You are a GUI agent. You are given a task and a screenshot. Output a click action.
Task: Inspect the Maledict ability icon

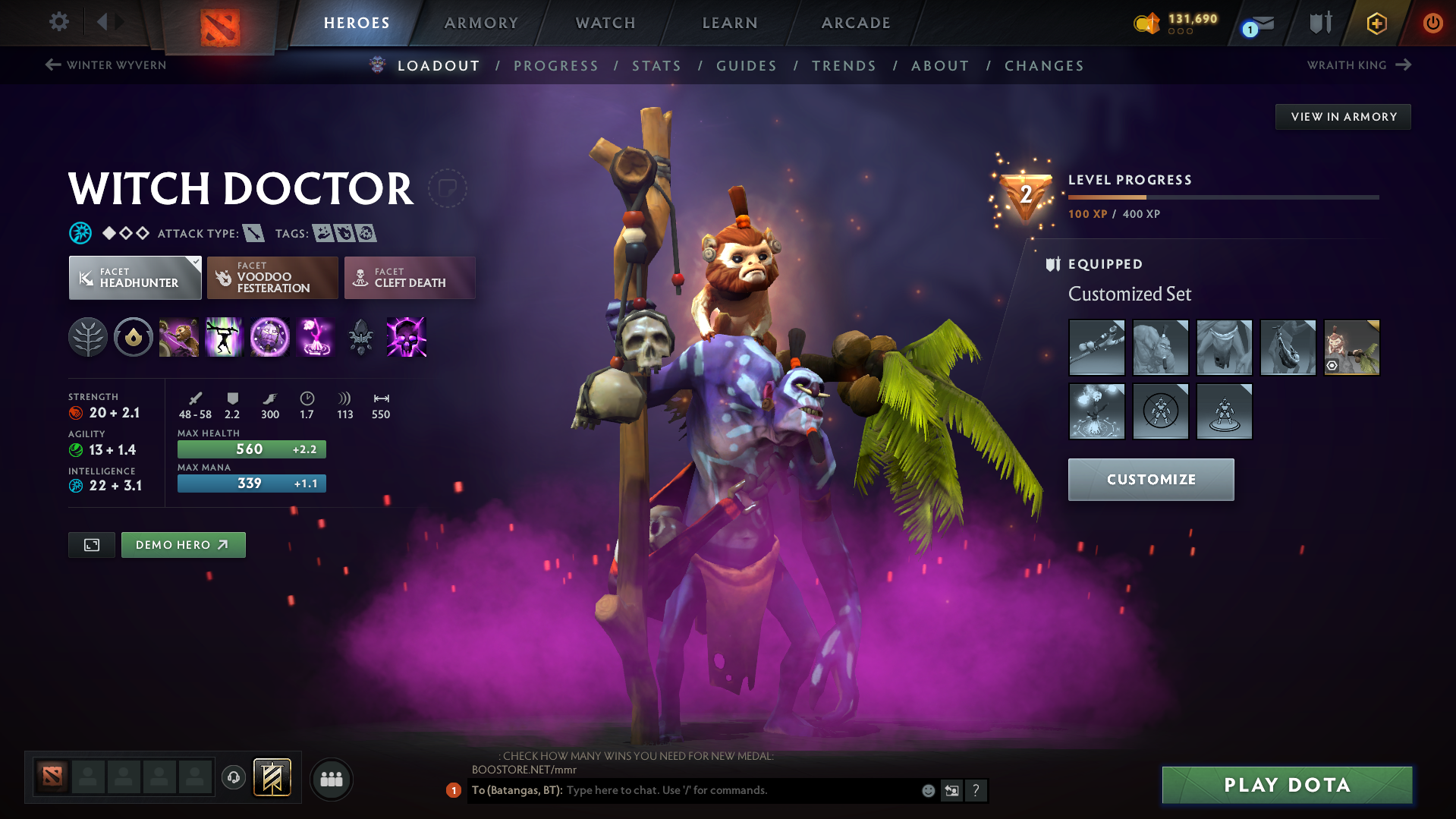pyautogui.click(x=270, y=338)
